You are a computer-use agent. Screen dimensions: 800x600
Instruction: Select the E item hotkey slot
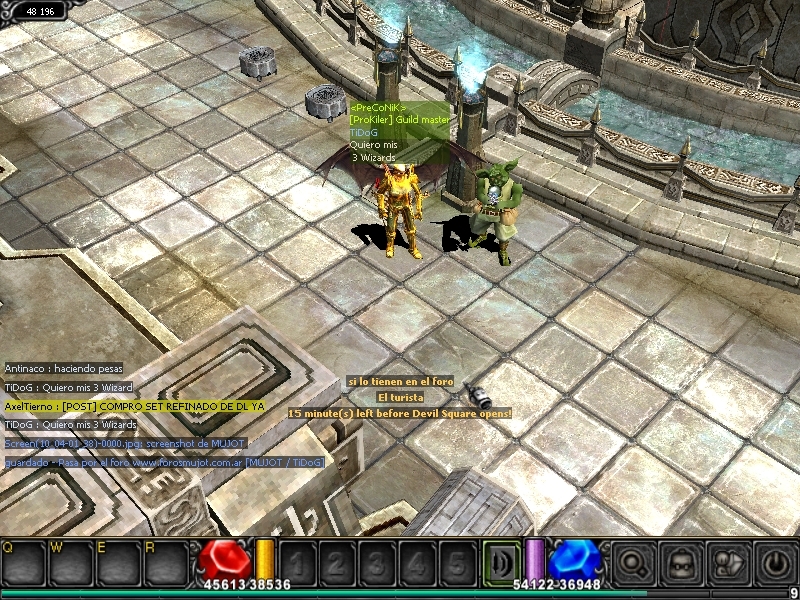pos(114,560)
